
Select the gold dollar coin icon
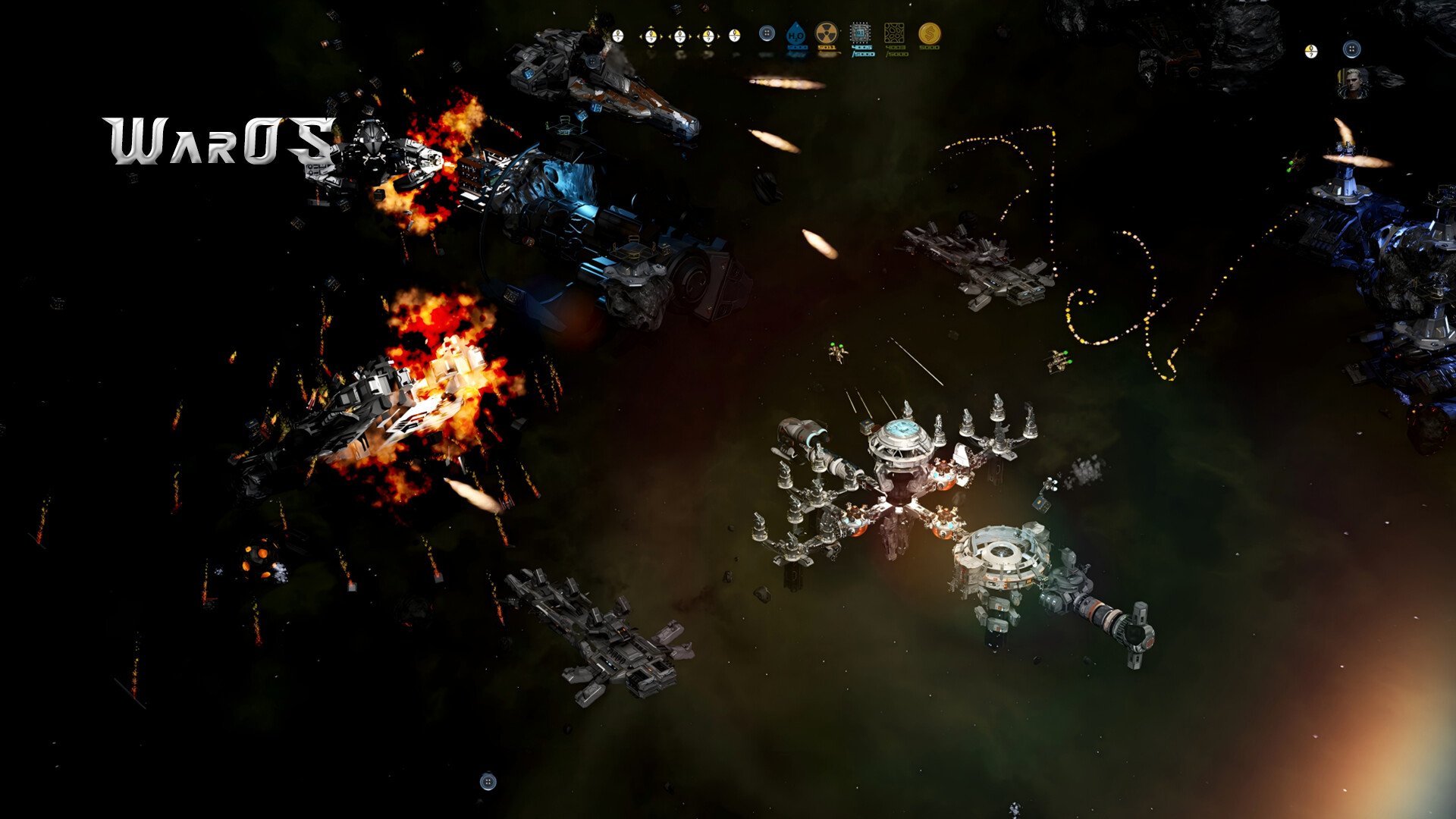pyautogui.click(x=929, y=33)
